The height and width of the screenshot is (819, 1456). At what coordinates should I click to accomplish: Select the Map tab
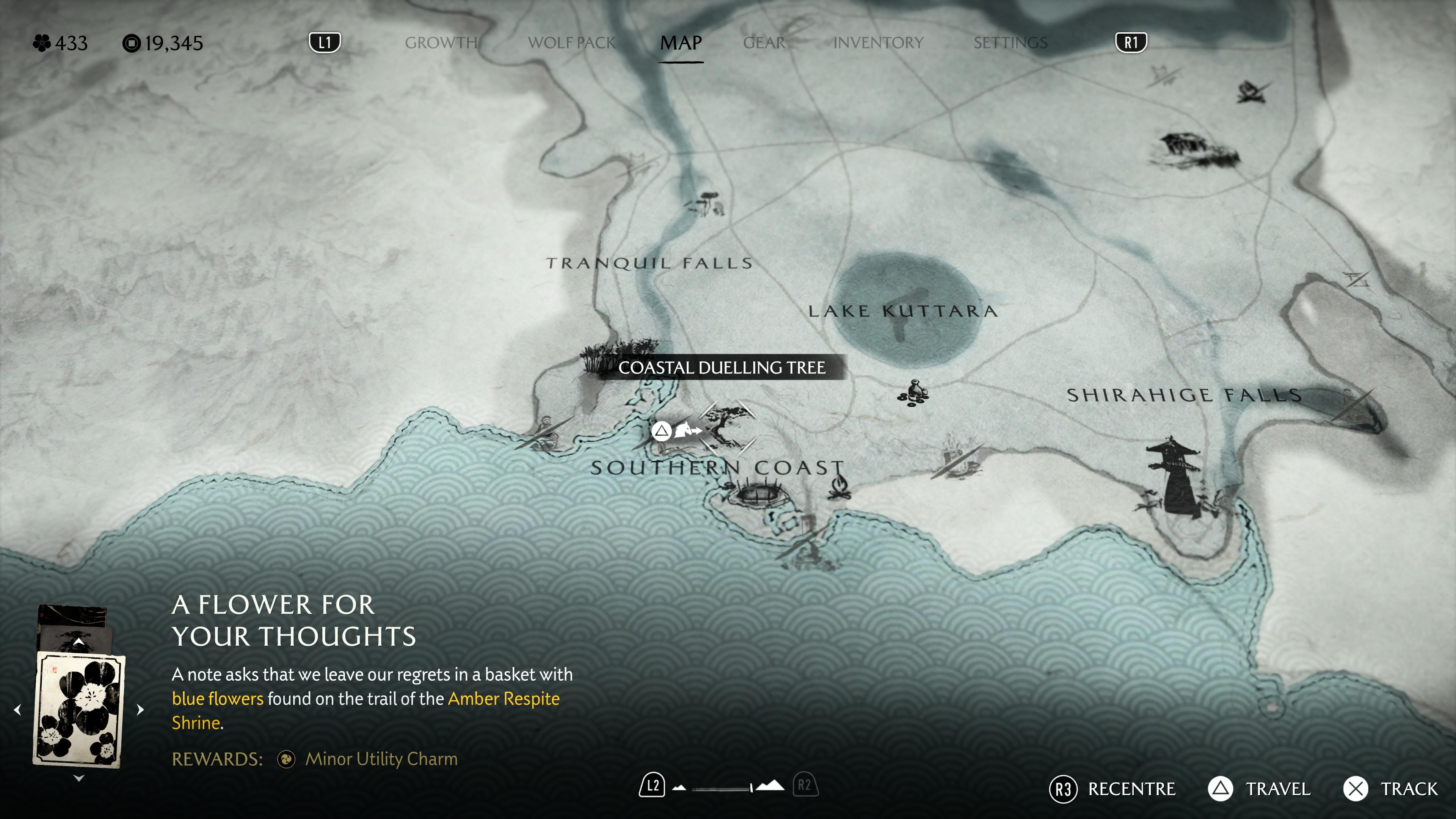pyautogui.click(x=681, y=43)
